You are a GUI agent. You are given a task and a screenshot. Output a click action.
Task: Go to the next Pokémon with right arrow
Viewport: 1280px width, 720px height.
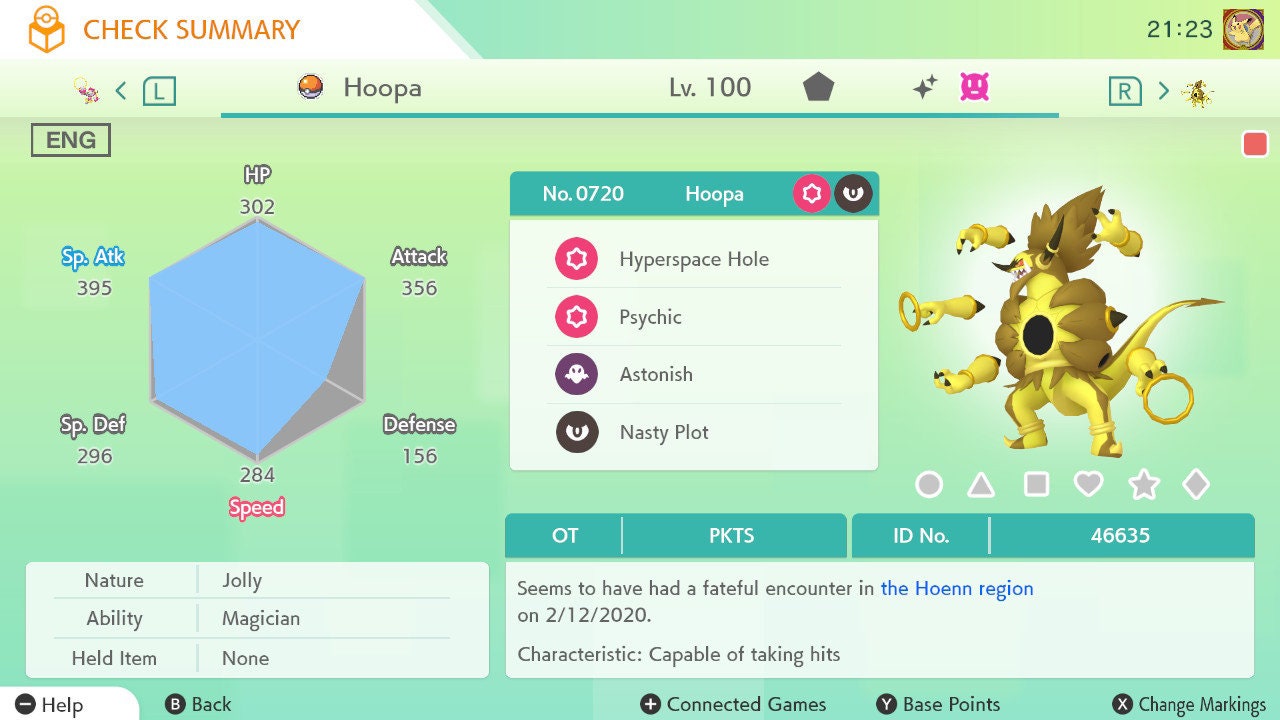(x=1163, y=91)
